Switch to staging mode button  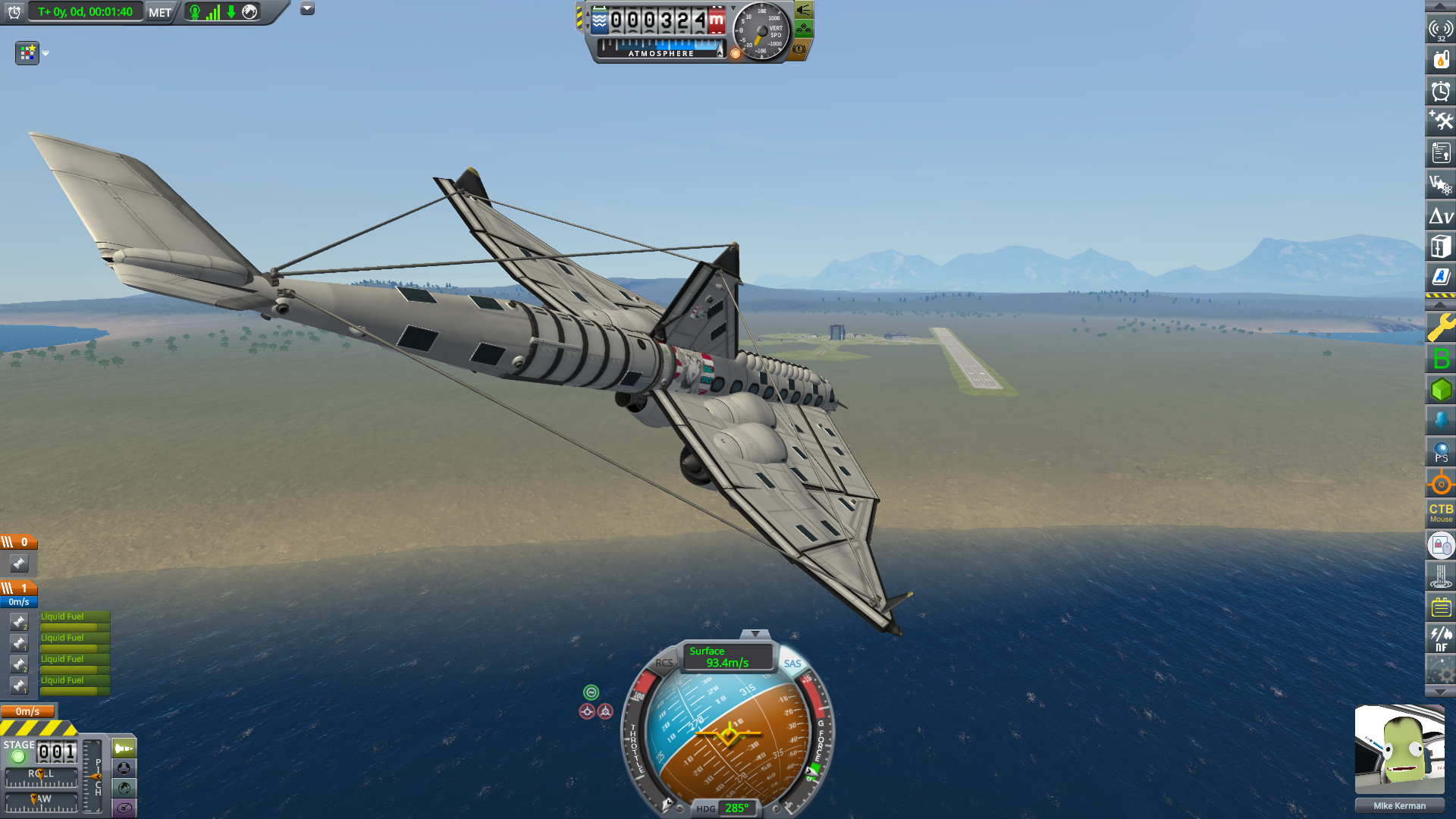pyautogui.click(x=124, y=748)
